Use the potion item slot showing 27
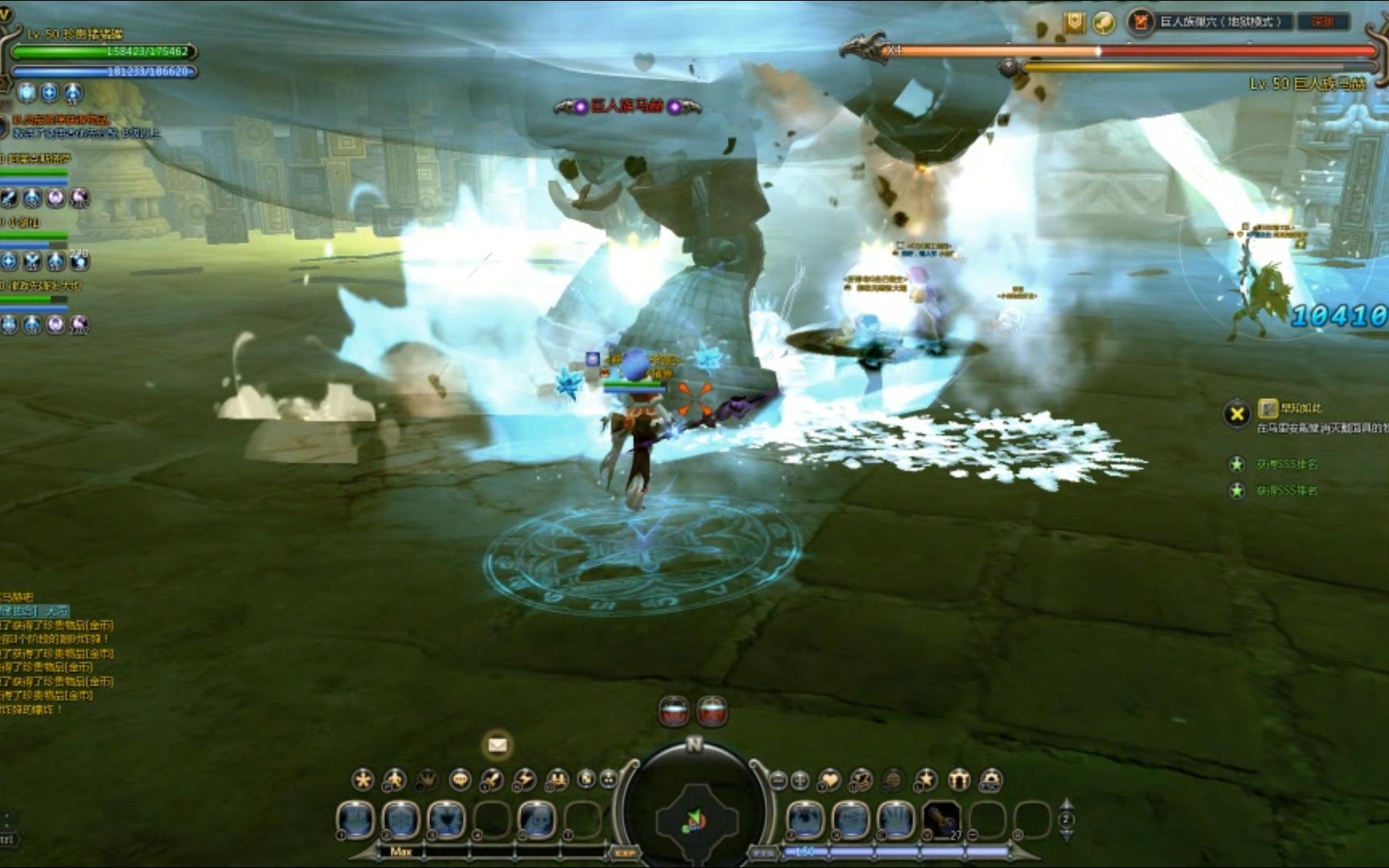The height and width of the screenshot is (868, 1389). [941, 821]
